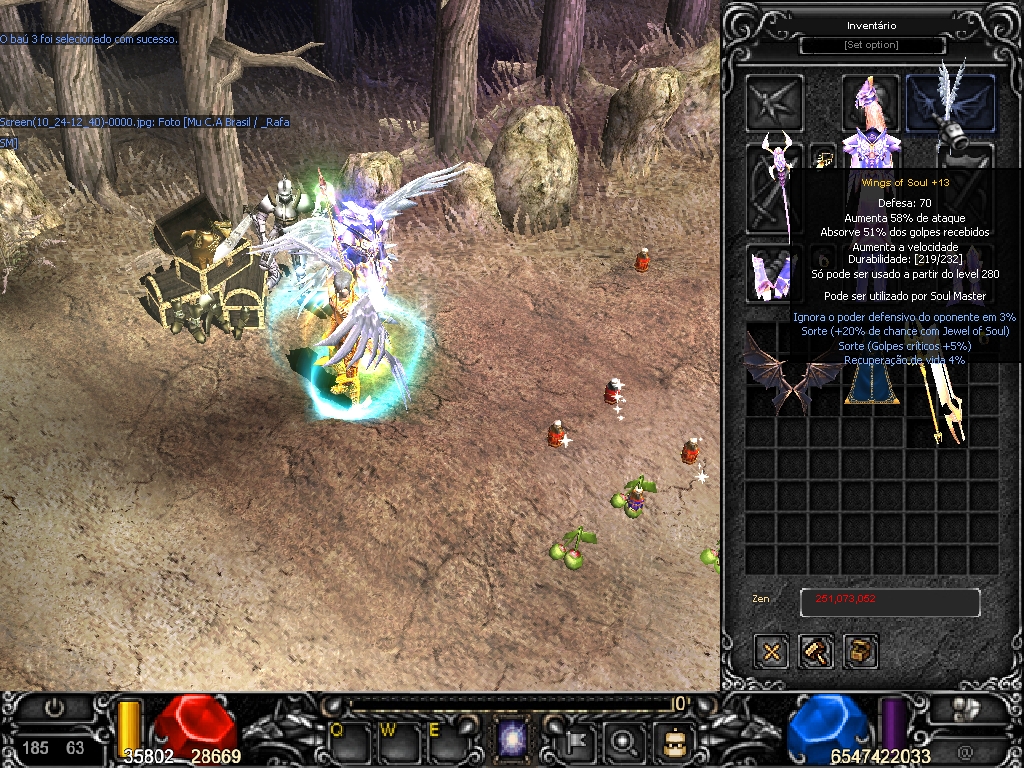The height and width of the screenshot is (768, 1024).
Task: Click the Set option label
Action: point(872,45)
